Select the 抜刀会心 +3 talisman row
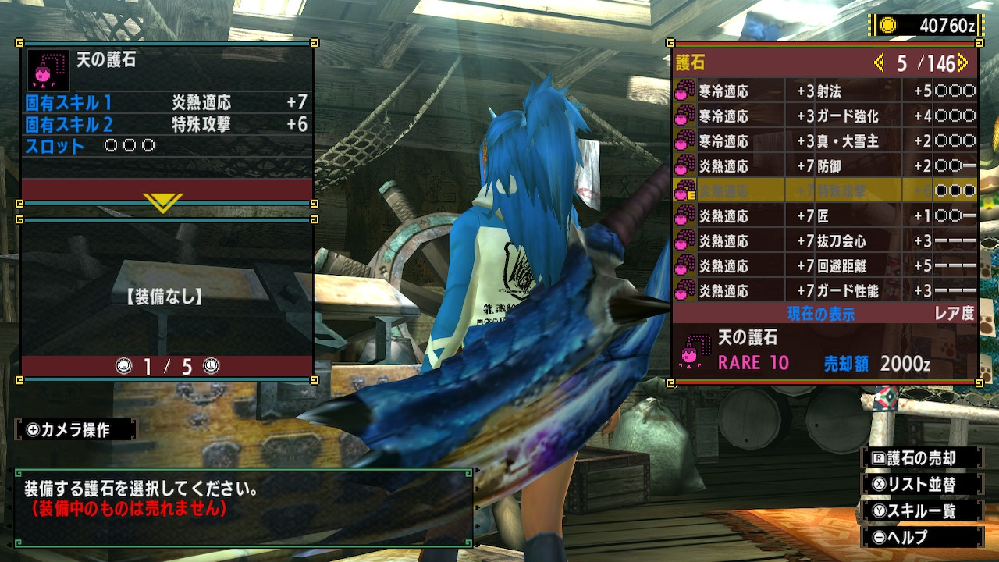This screenshot has width=999, height=562. [825, 240]
